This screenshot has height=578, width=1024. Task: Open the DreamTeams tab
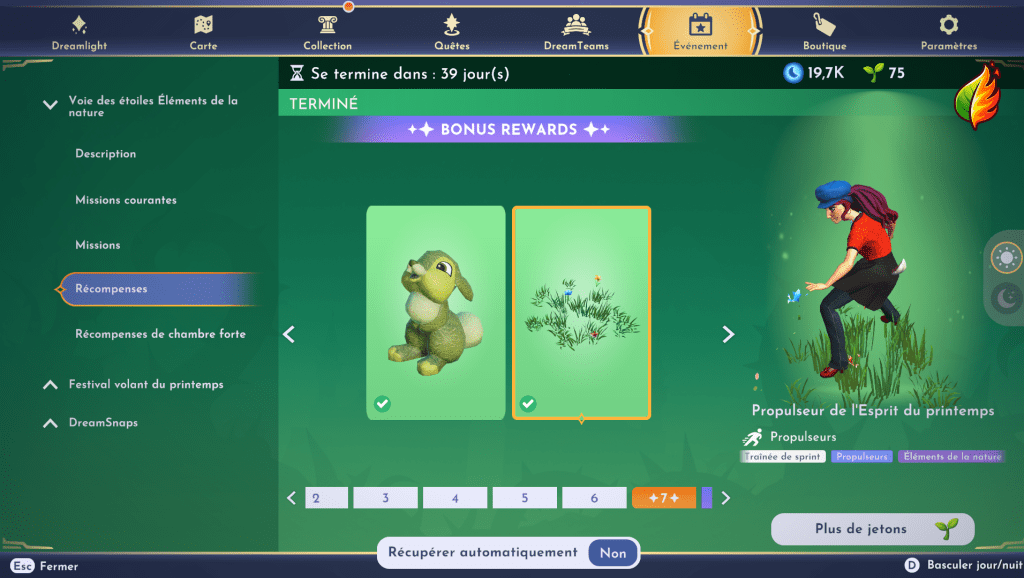pos(576,32)
